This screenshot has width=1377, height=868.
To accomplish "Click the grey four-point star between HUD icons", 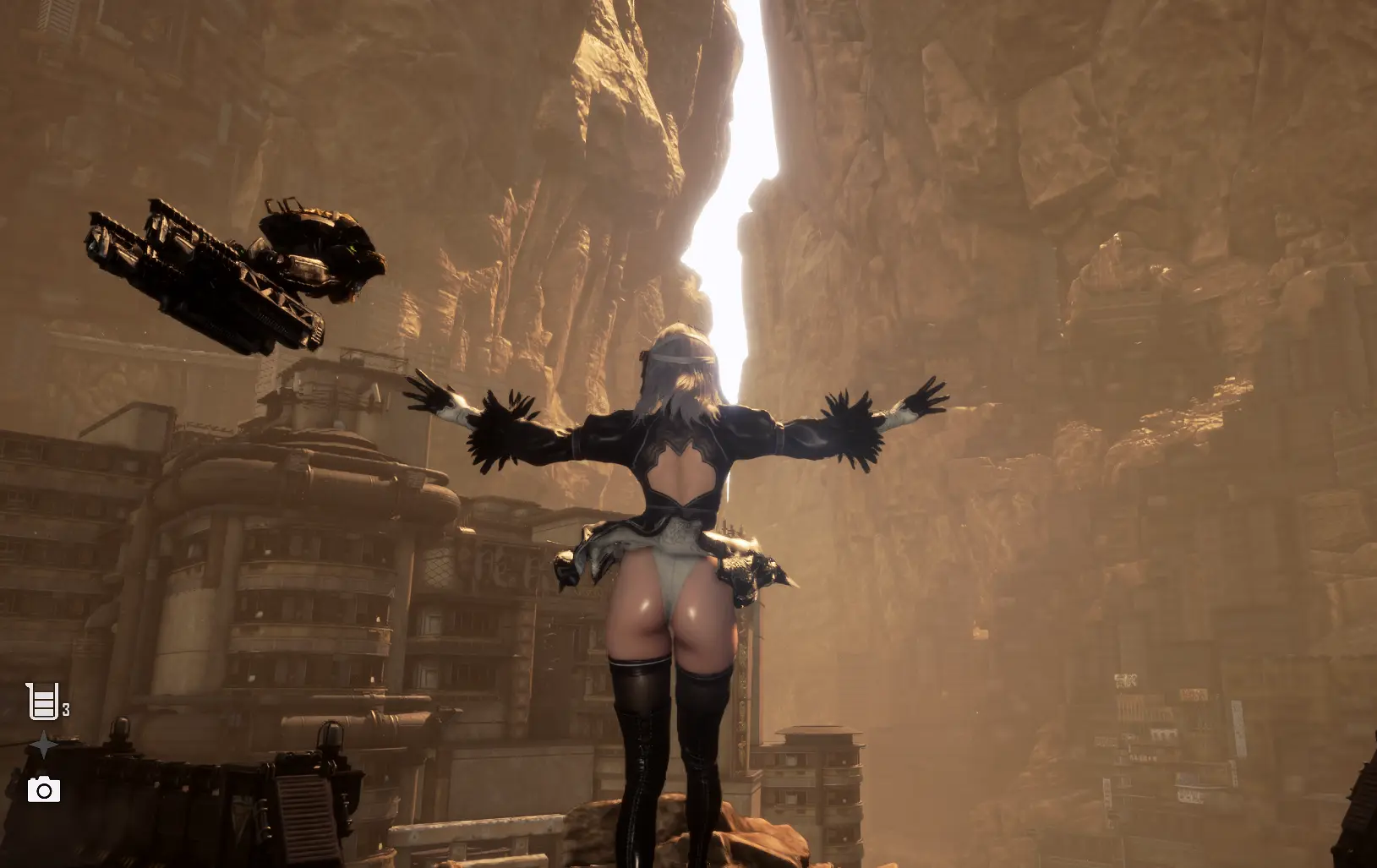I will pos(43,746).
